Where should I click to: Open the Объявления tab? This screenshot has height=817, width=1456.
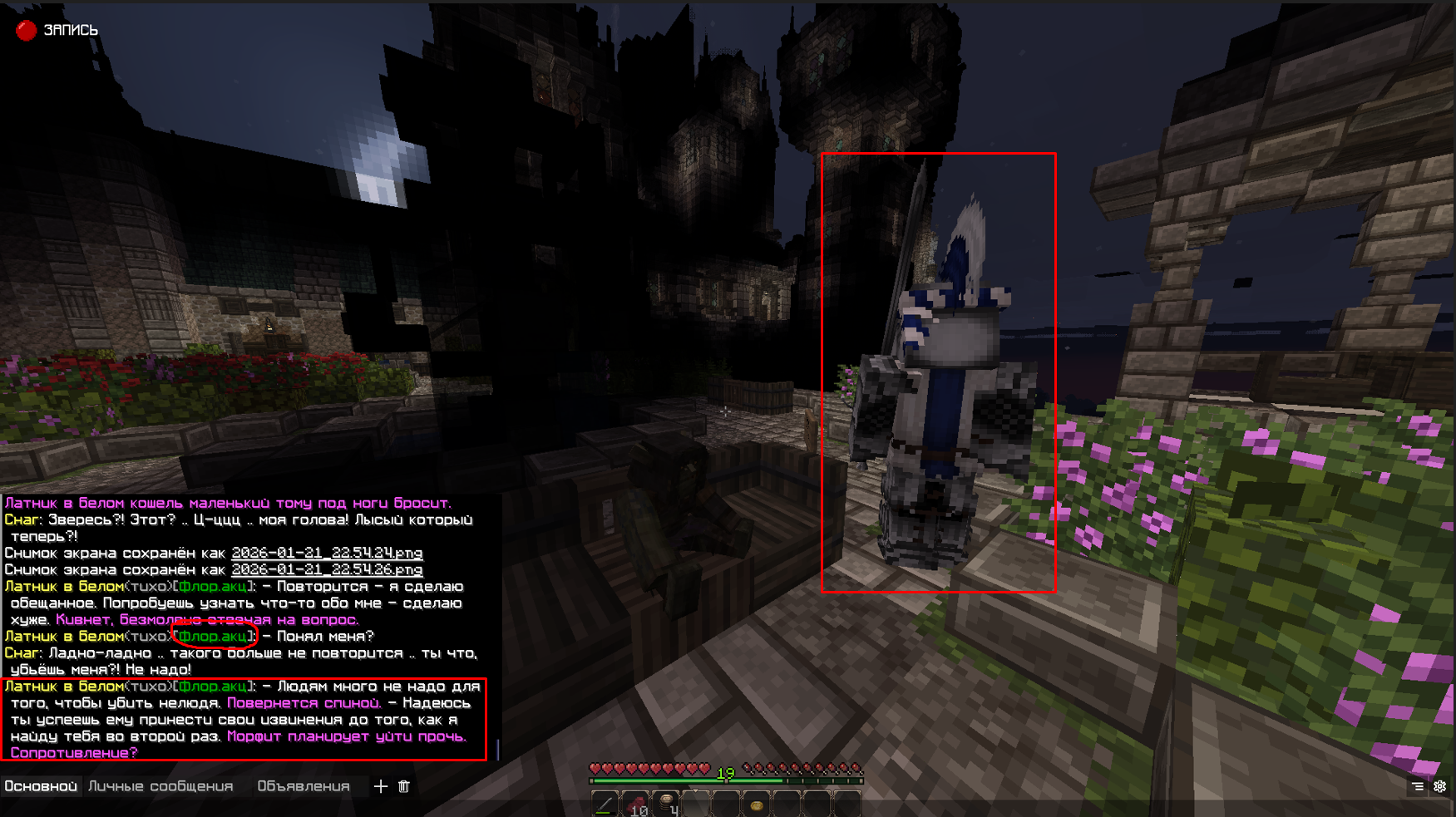tap(305, 785)
